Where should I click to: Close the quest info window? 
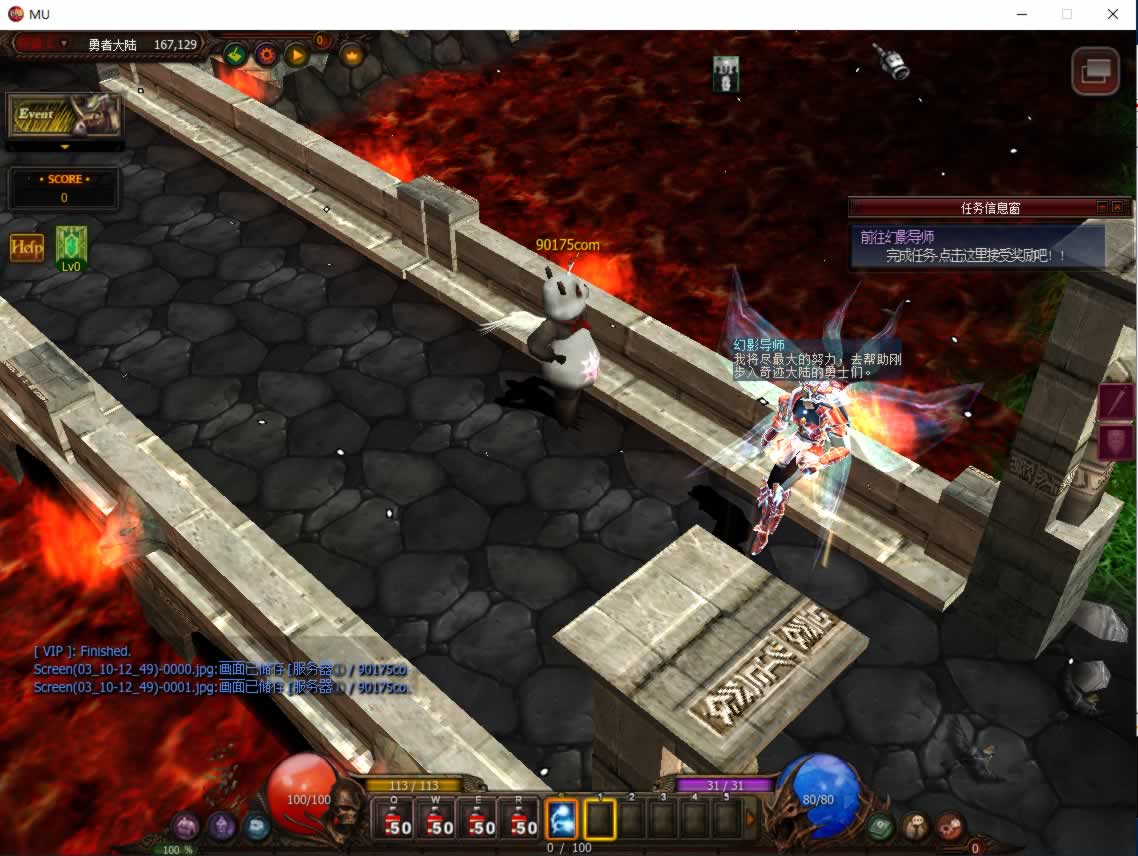pos(1117,207)
